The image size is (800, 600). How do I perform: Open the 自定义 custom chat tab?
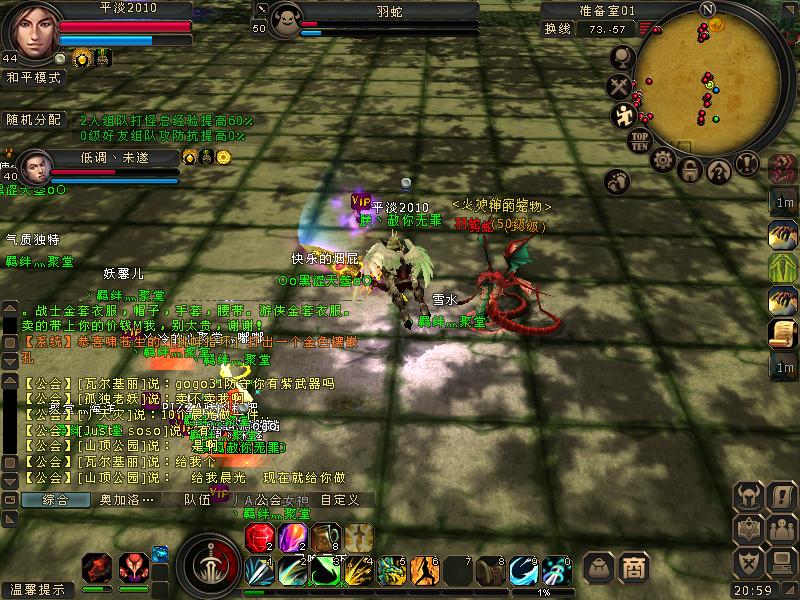click(x=340, y=499)
